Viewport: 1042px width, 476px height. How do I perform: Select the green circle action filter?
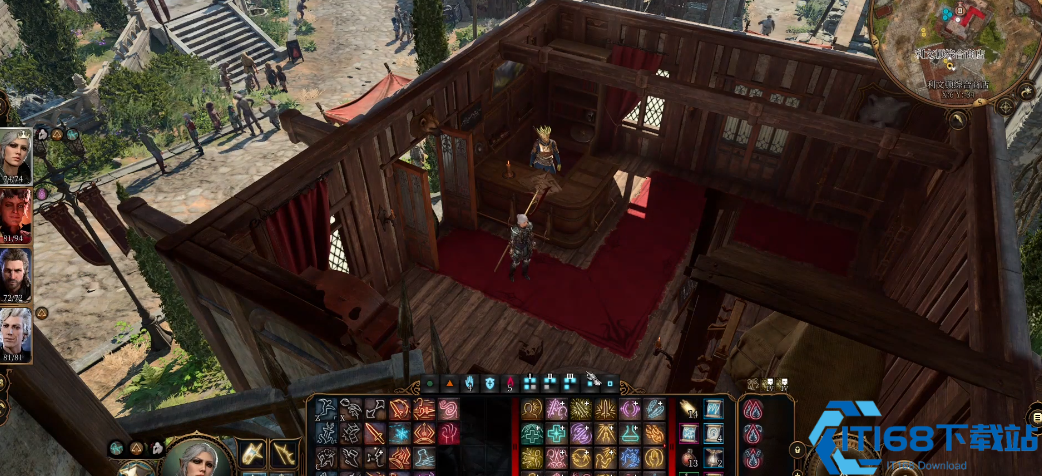point(430,382)
